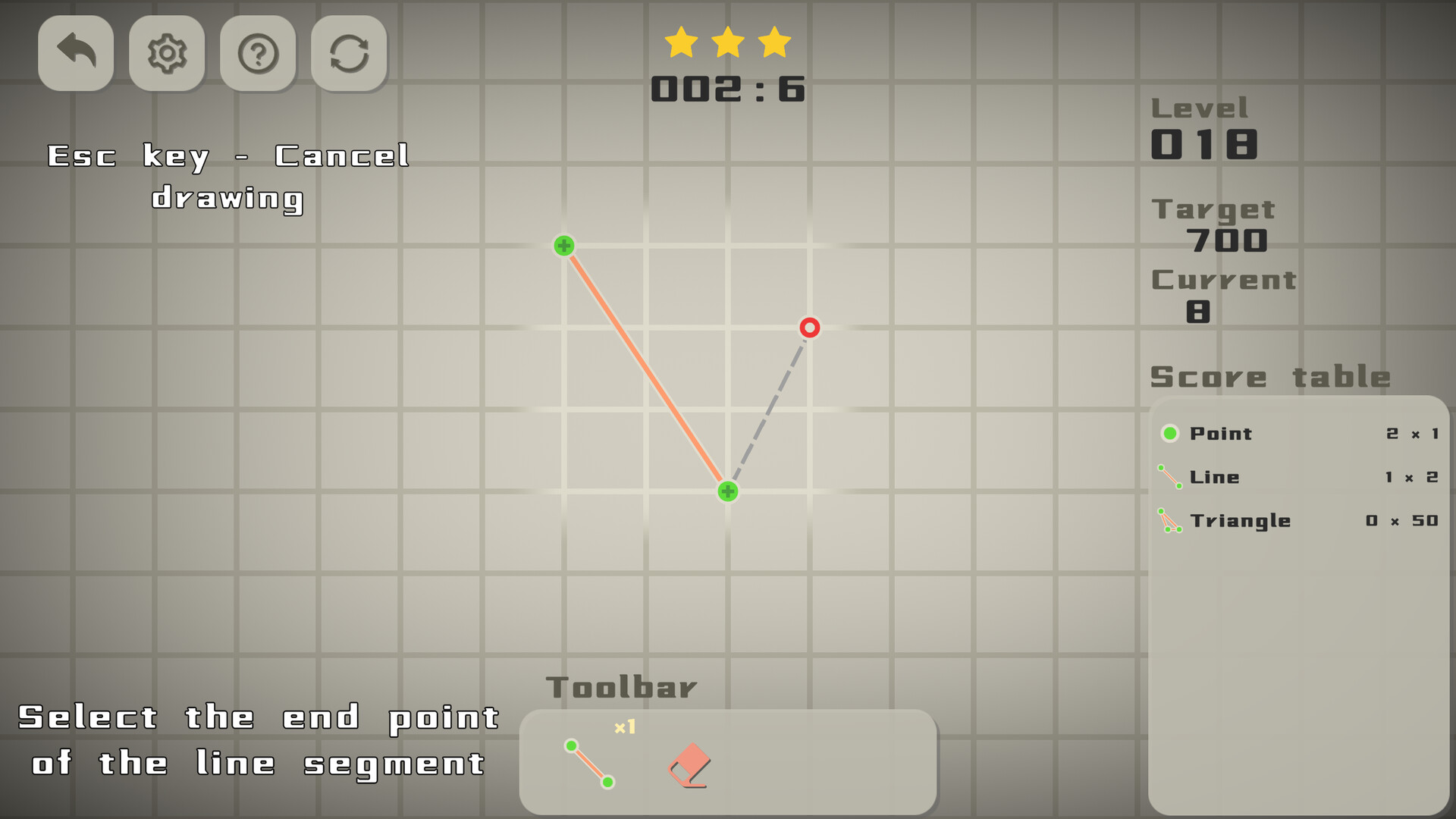Image resolution: width=1456 pixels, height=819 pixels.
Task: Select the red circle endpoint on the grid
Action: pos(809,328)
